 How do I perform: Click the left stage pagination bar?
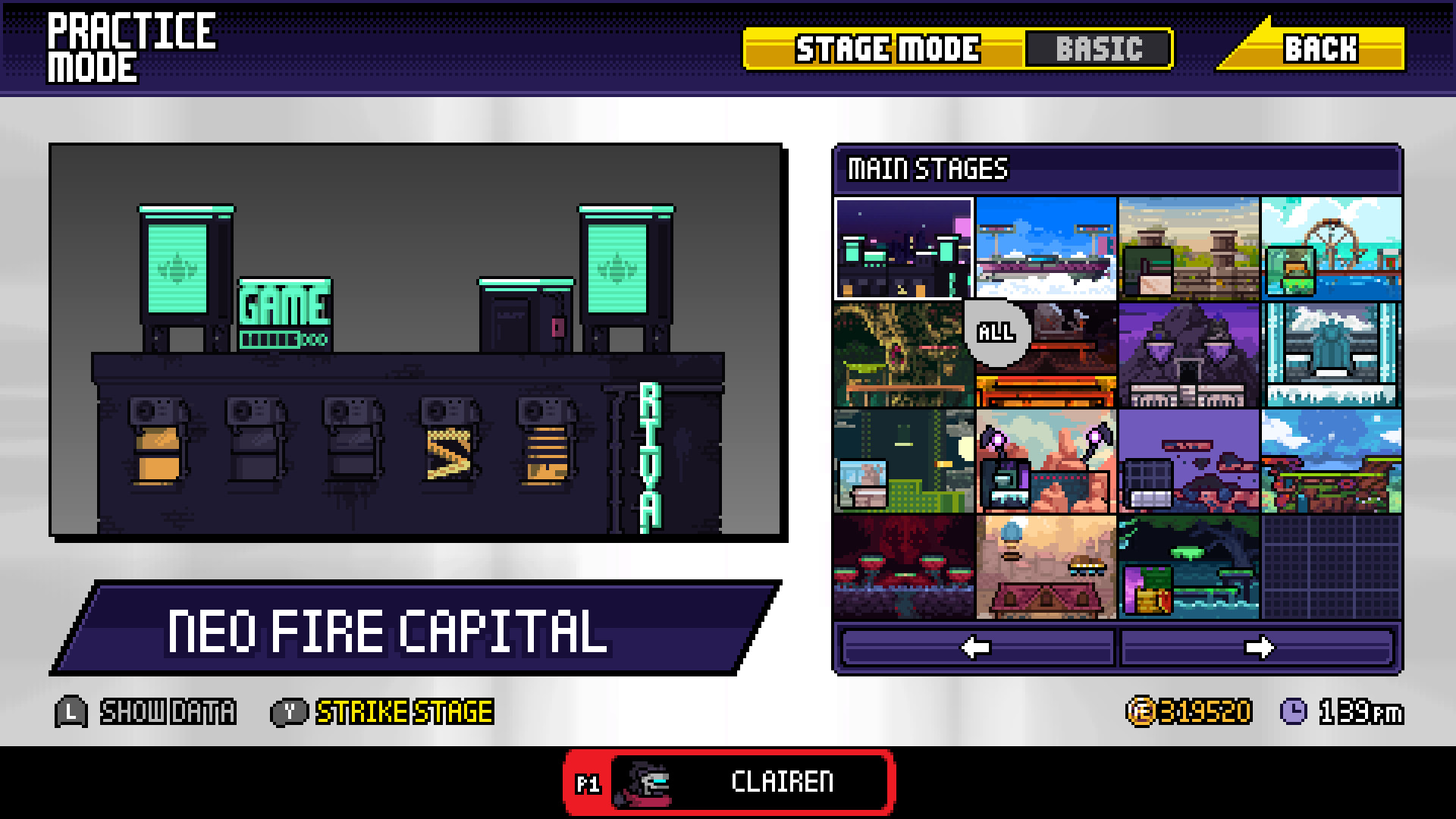pos(977,646)
